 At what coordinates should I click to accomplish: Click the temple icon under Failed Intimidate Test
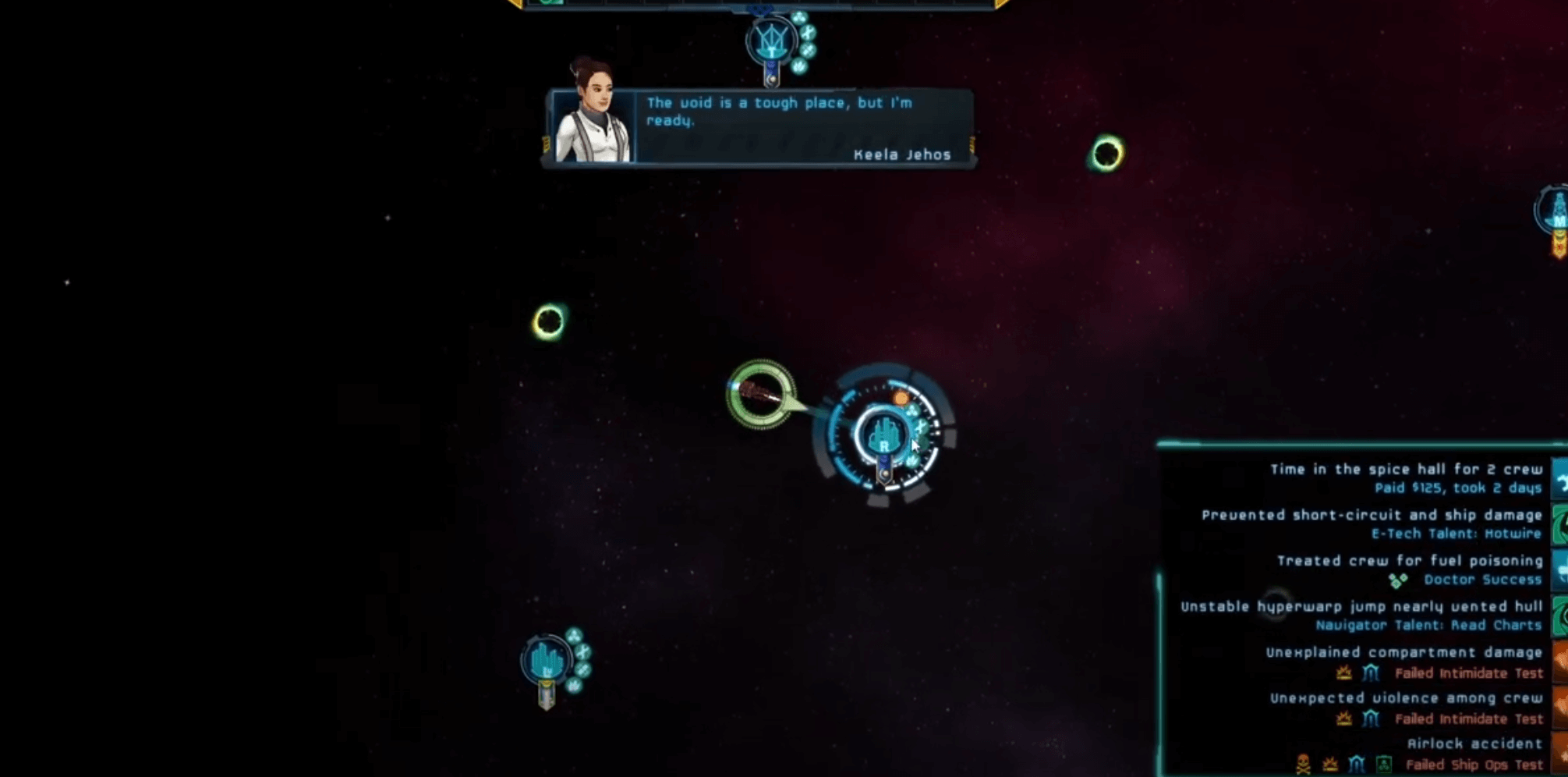(x=1372, y=673)
